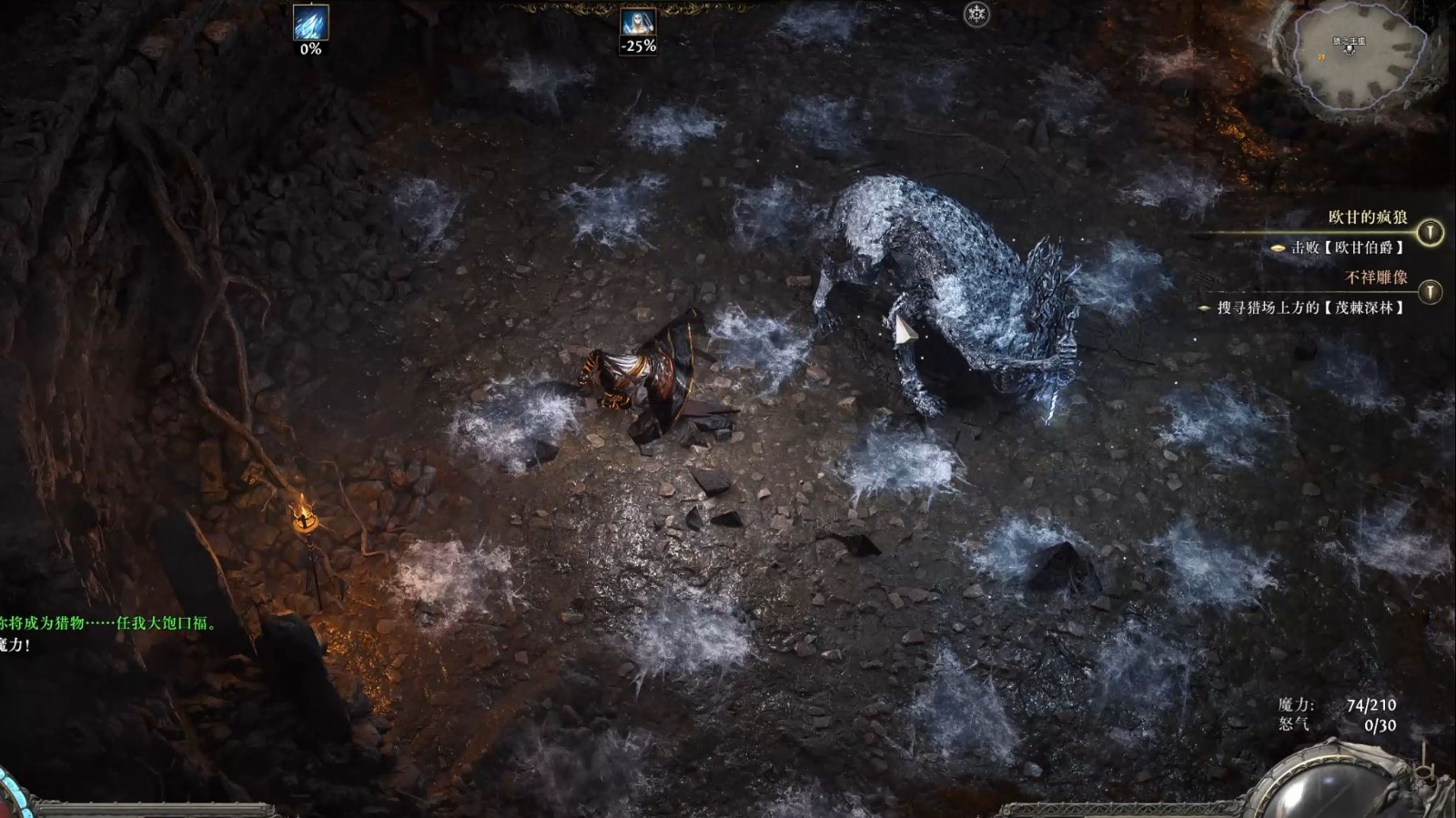The image size is (1456, 818).
Task: Select the 欧甘的疯狼 quest title
Action: (x=1367, y=217)
